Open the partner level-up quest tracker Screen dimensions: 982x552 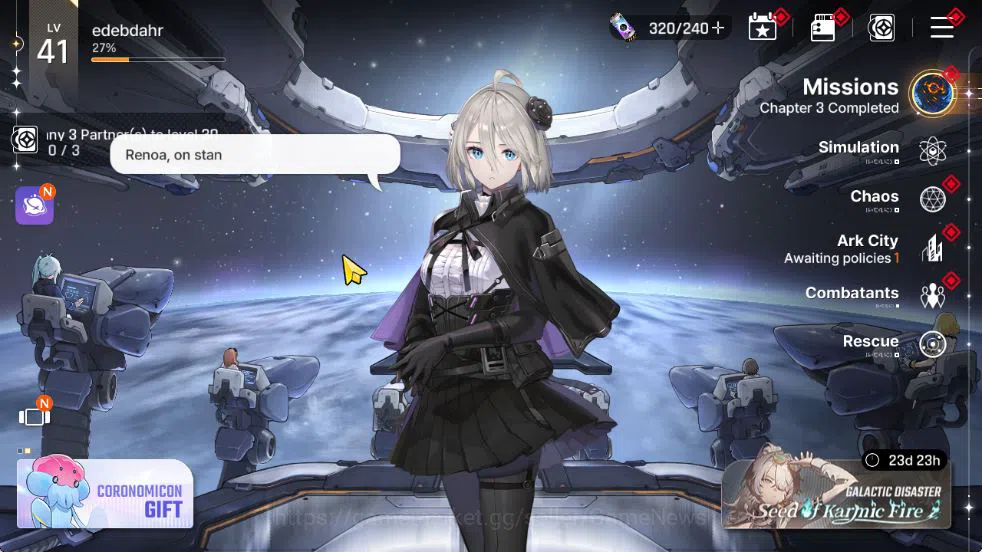tap(25, 140)
